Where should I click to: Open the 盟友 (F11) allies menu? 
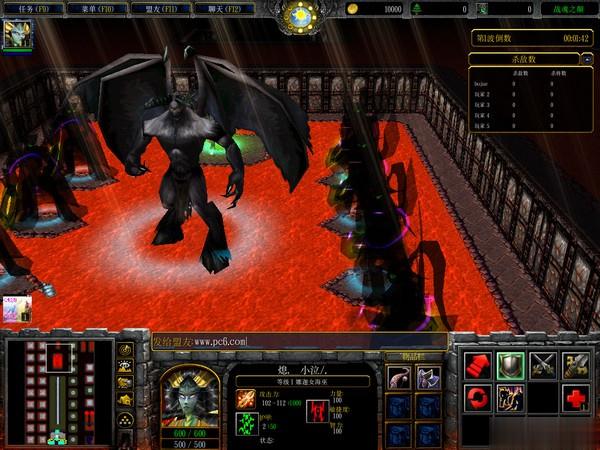click(160, 9)
